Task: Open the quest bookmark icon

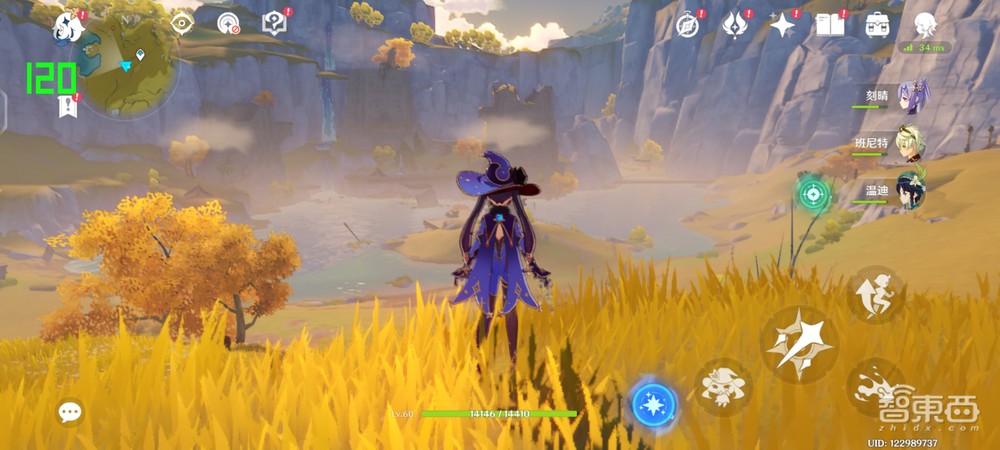Action: tap(68, 106)
